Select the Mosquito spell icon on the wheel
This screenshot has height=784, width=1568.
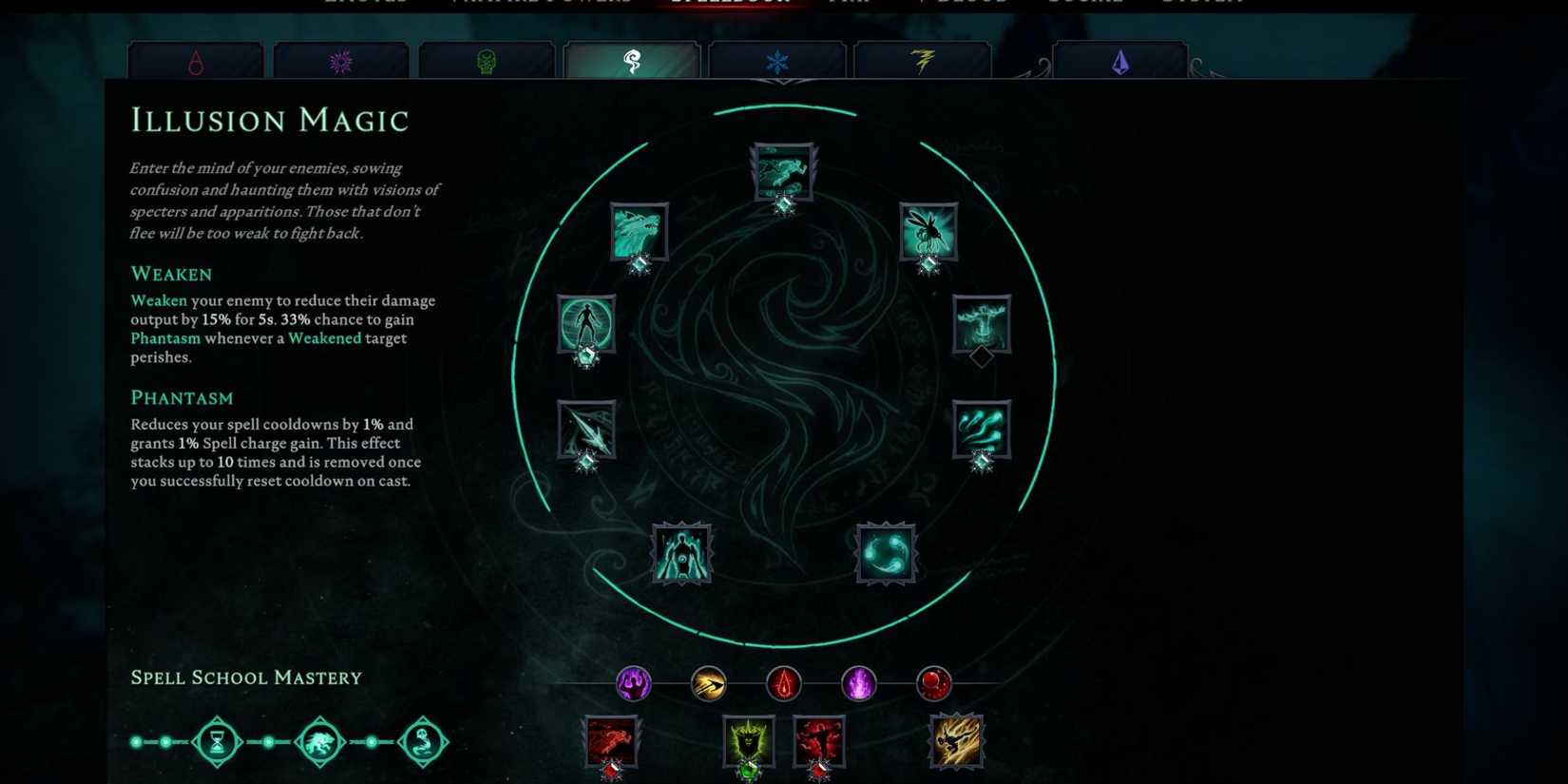click(x=927, y=231)
